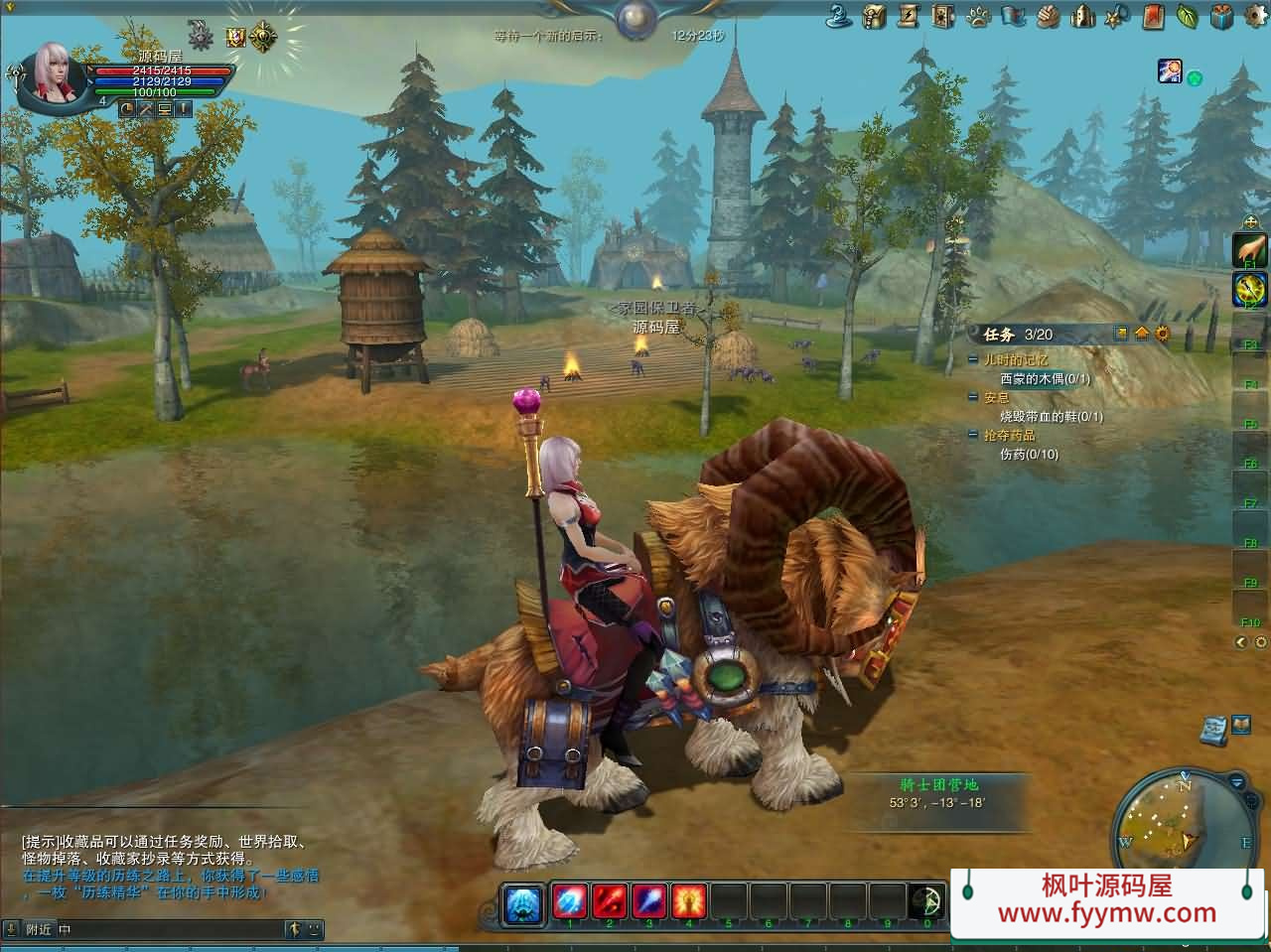Open the backpack inventory icon
1271x952 pixels.
874,16
